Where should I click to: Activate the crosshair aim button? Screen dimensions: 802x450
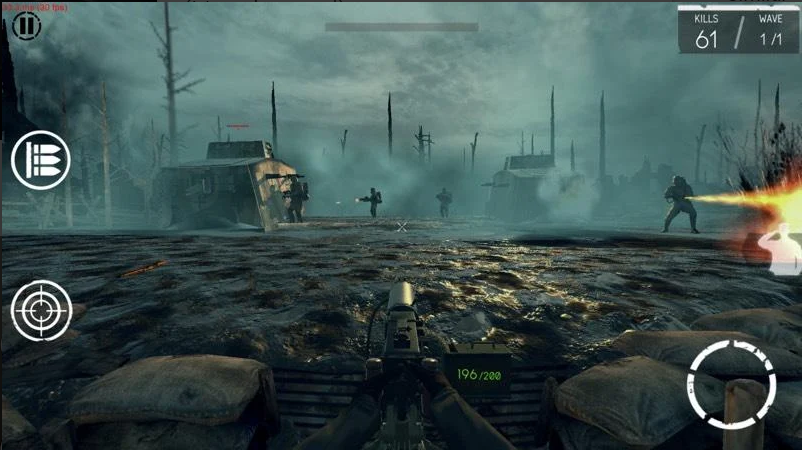coord(41,310)
